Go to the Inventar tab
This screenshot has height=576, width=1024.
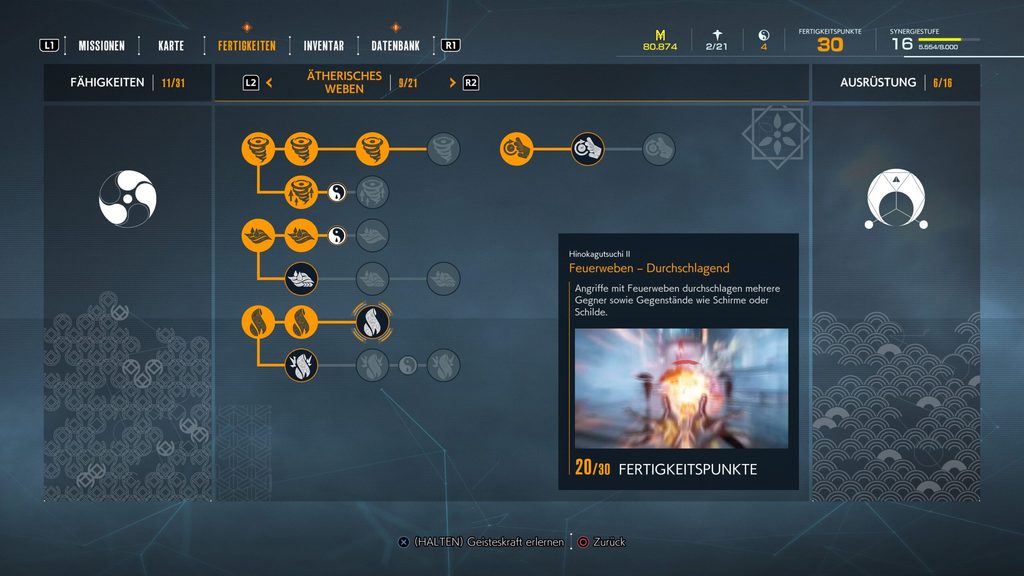(324, 46)
